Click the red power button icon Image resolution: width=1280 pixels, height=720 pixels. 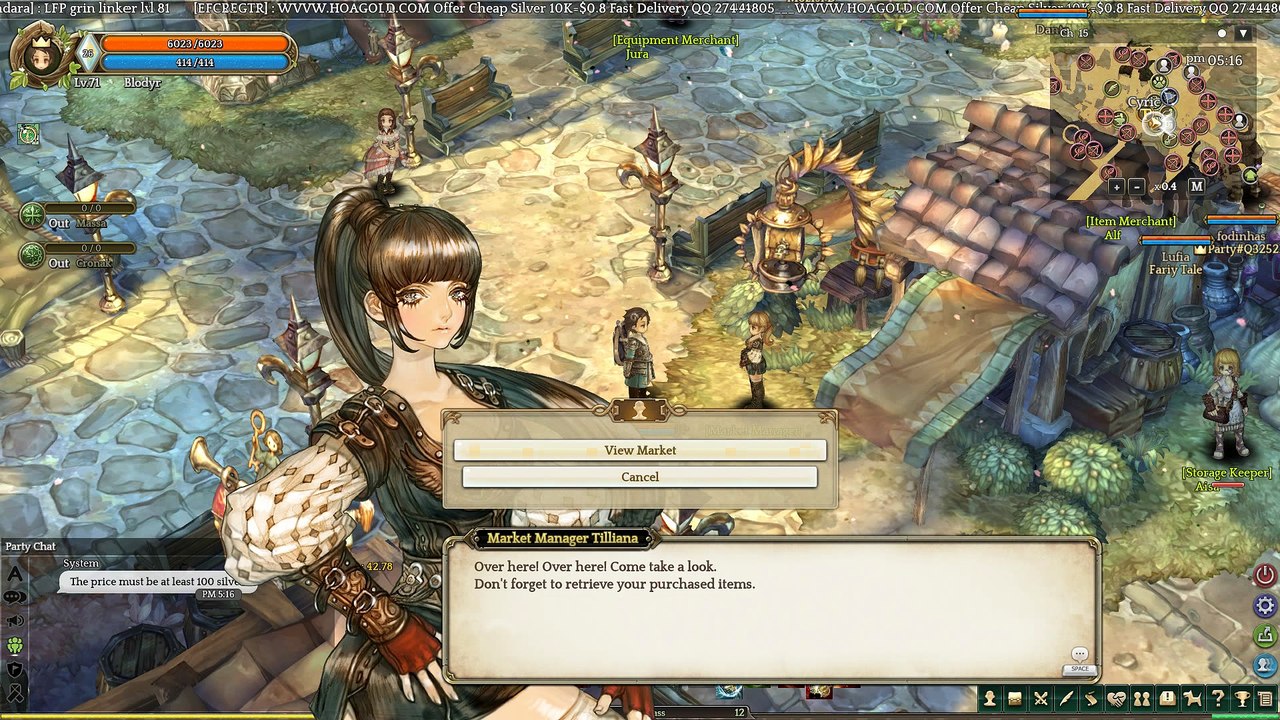(x=1265, y=575)
